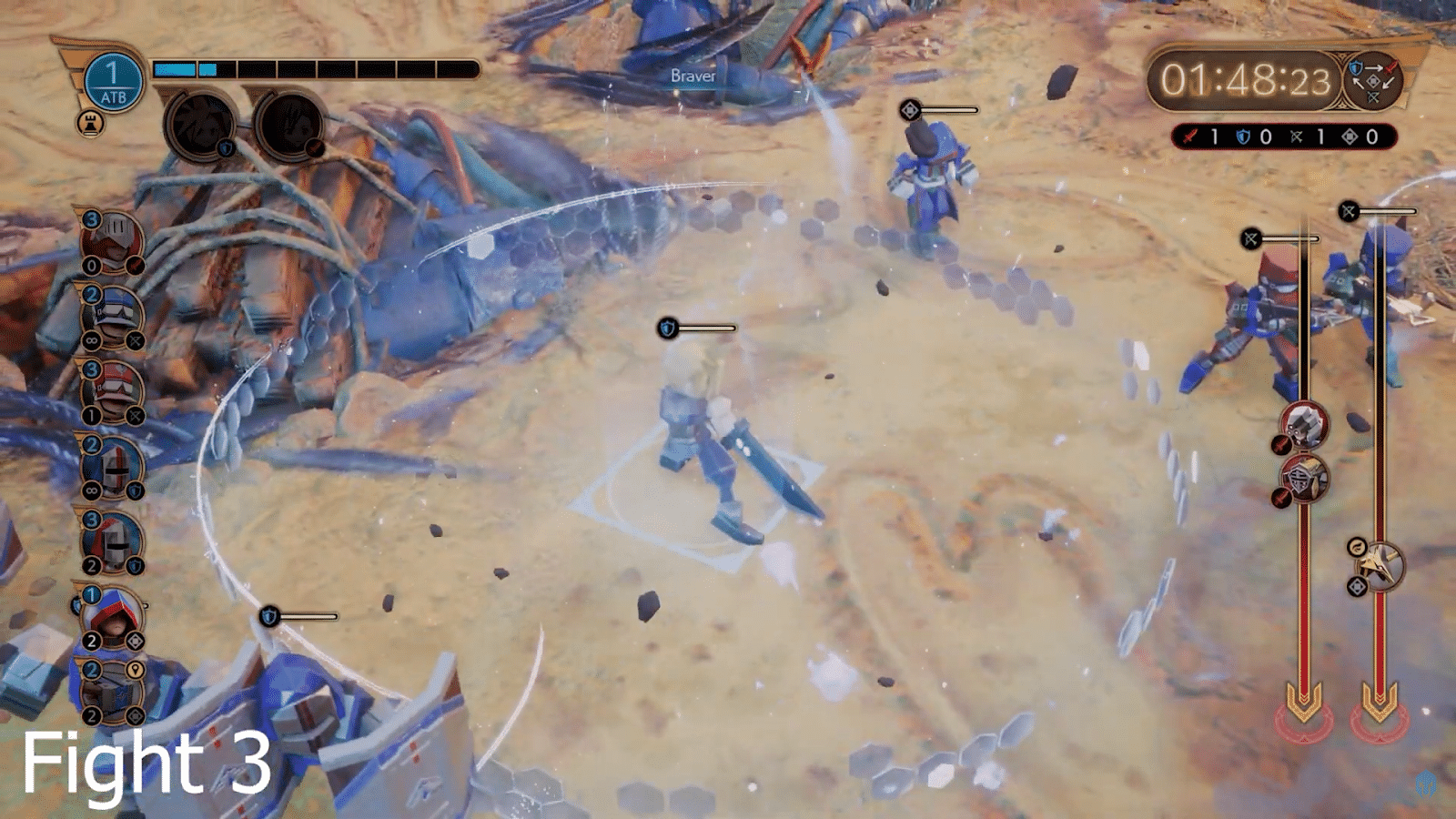Screen dimensions: 1456x819
Task: Activate Tifa's hero ability portrait
Action: (289, 126)
